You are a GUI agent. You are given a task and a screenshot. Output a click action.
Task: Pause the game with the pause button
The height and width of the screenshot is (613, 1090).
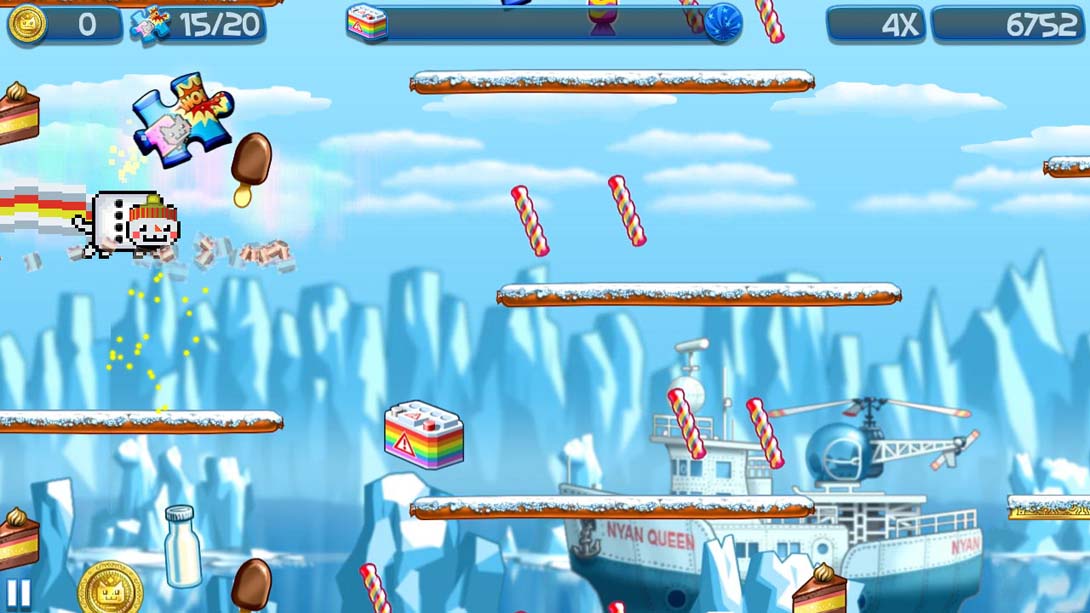[18, 594]
